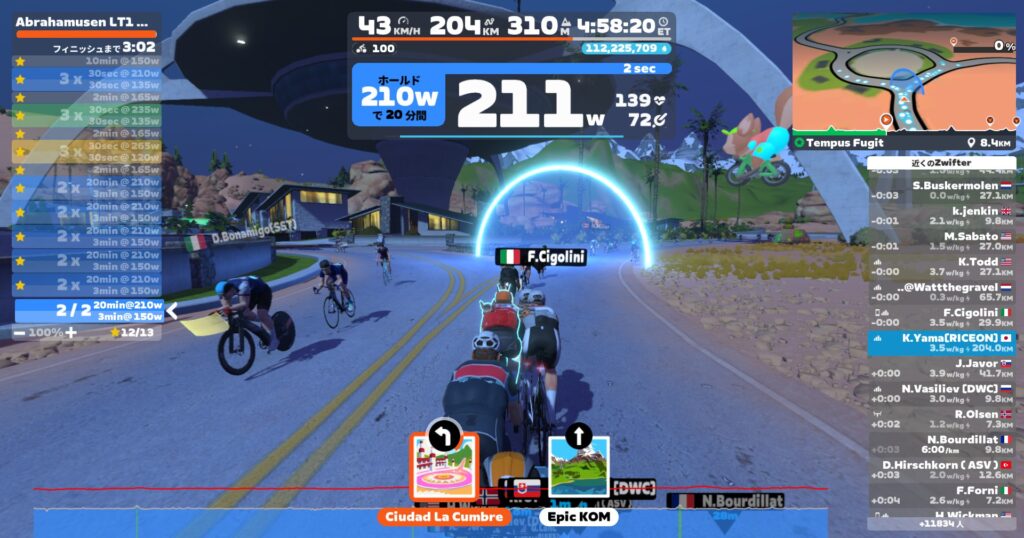Select the Epic KOM route option
The width and height of the screenshot is (1024, 538).
[x=578, y=467]
